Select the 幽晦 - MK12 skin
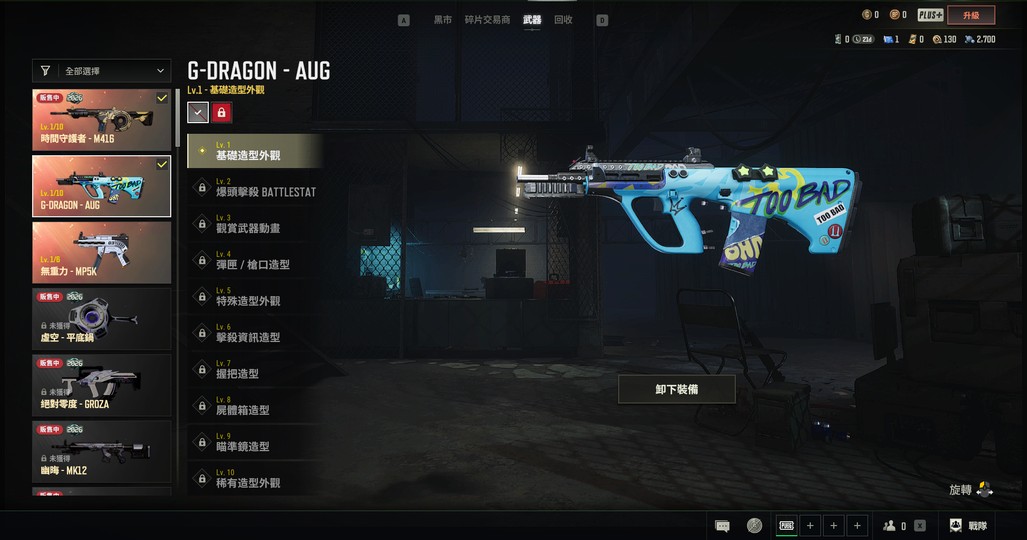1027x540 pixels. click(x=102, y=450)
